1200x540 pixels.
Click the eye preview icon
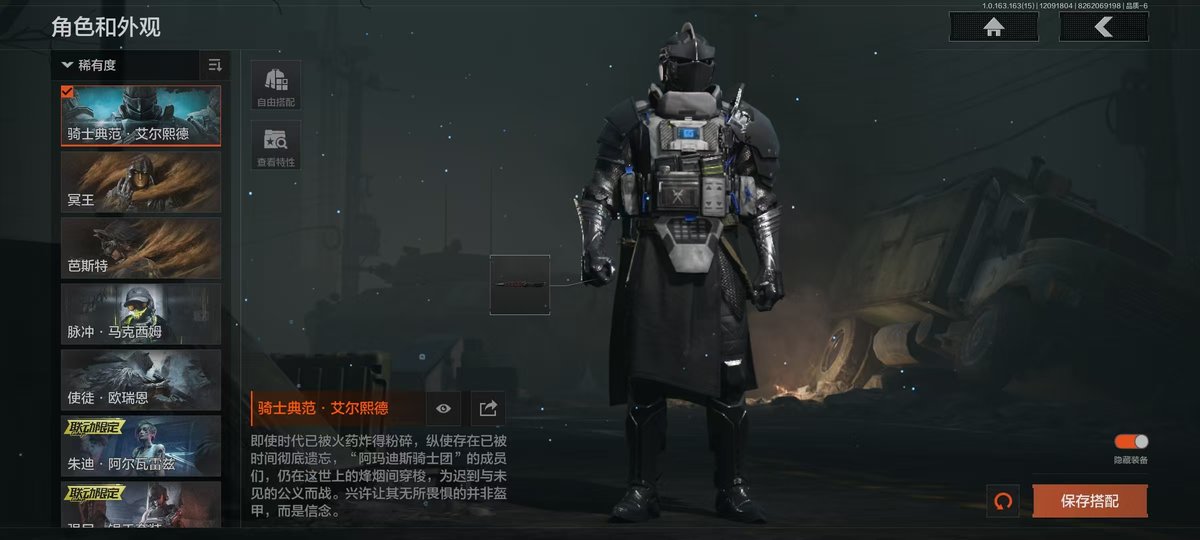click(443, 408)
